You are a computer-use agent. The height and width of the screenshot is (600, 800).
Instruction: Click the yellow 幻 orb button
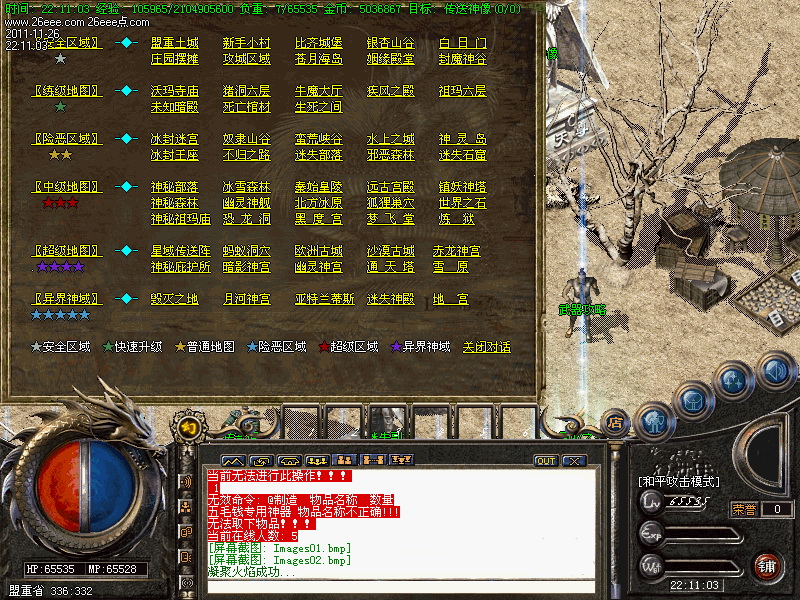pyautogui.click(x=187, y=426)
